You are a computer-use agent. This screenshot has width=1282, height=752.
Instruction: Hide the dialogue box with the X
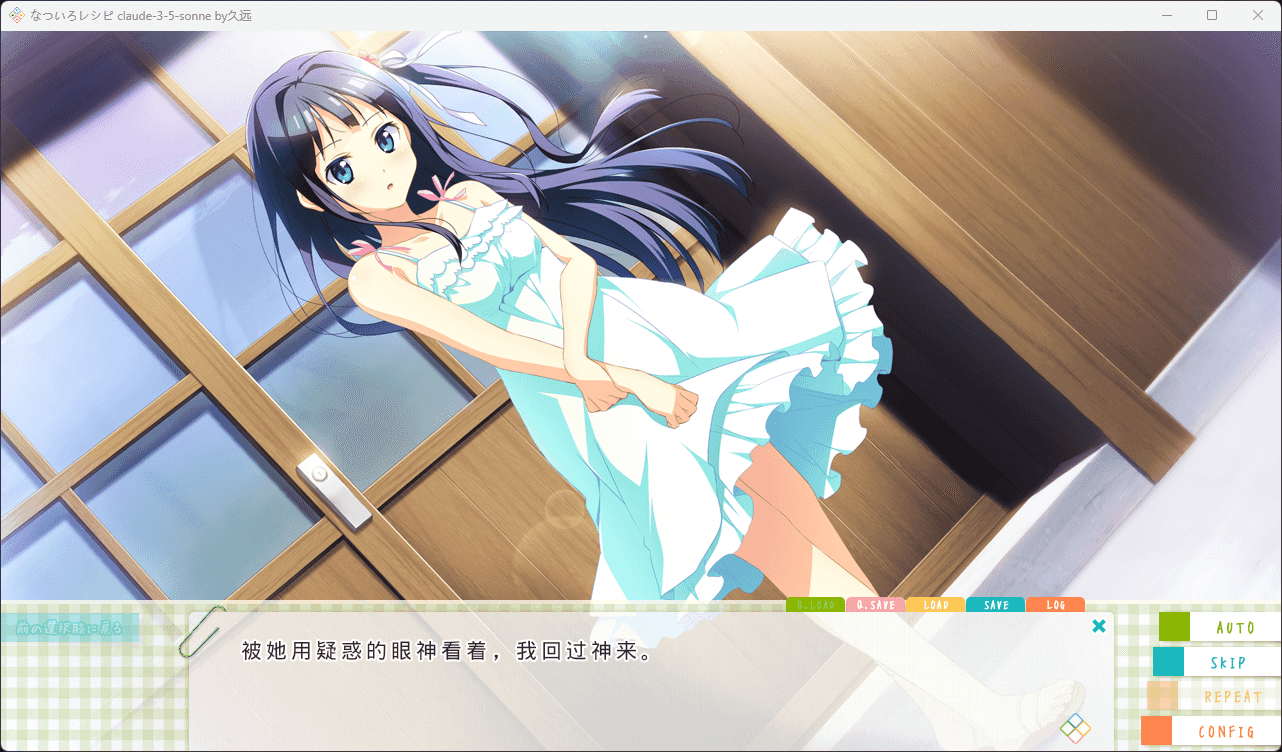1099,626
